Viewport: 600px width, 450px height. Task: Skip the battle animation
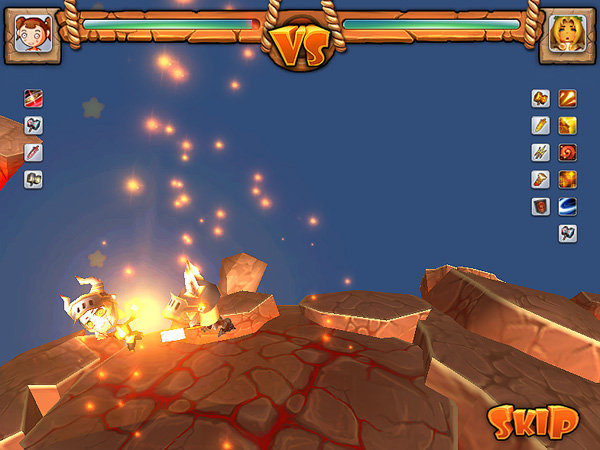click(x=533, y=421)
